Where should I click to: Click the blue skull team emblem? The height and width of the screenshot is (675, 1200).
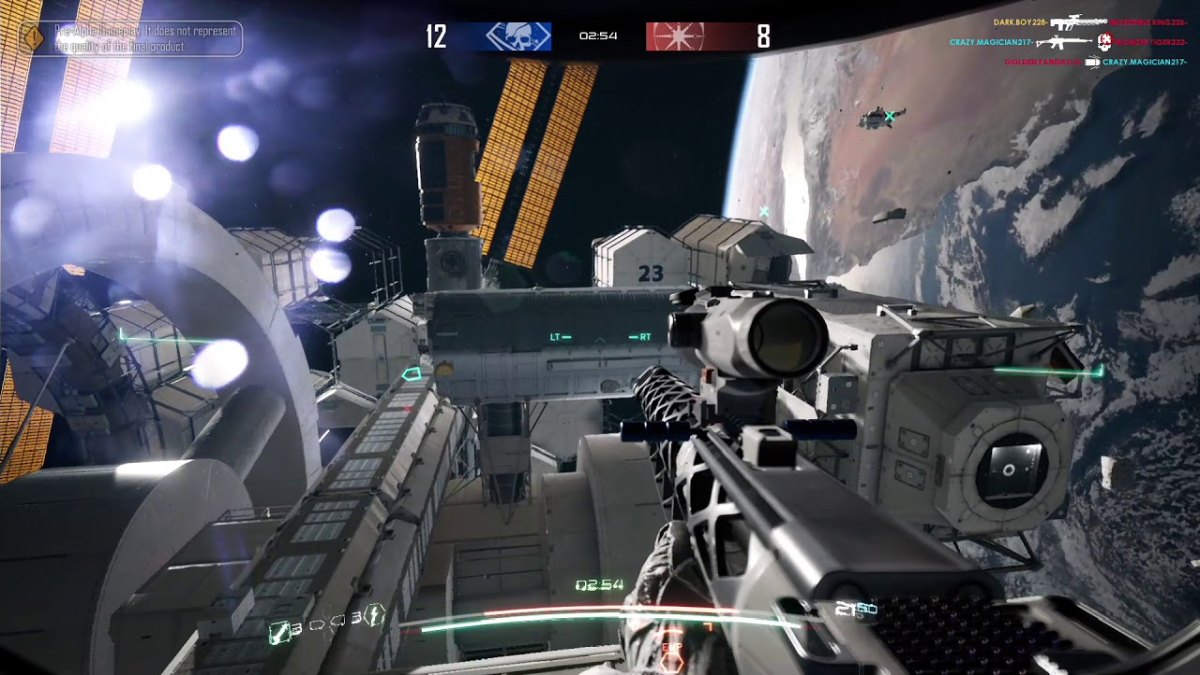pyautogui.click(x=516, y=36)
